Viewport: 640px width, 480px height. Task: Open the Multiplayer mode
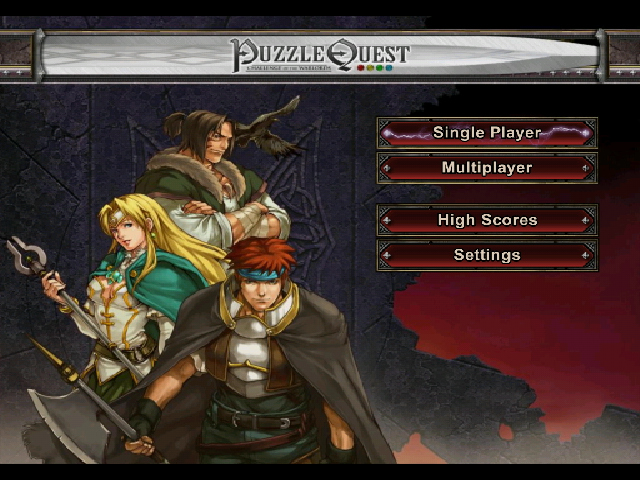(487, 168)
